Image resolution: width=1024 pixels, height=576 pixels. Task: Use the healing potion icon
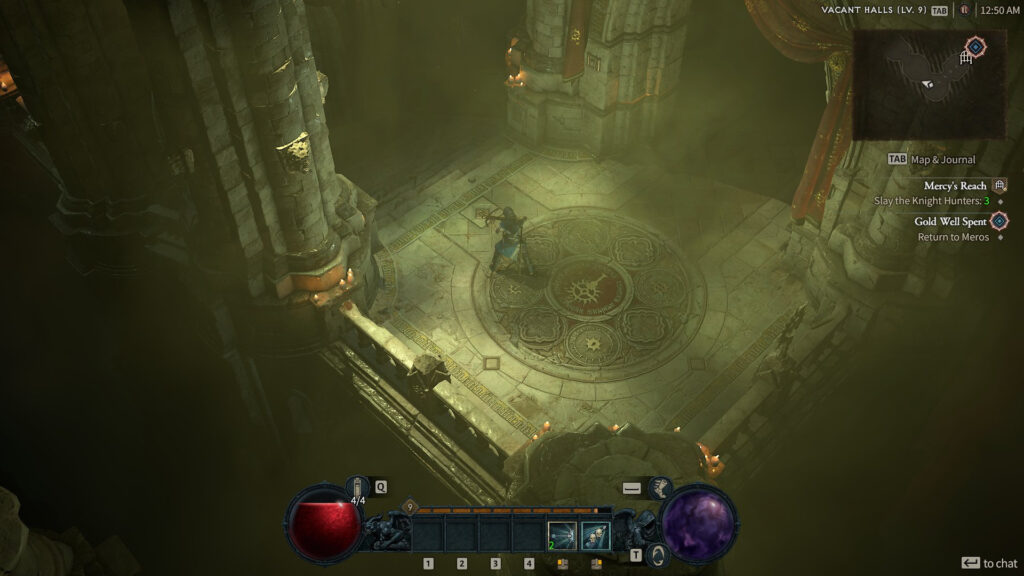[357, 487]
